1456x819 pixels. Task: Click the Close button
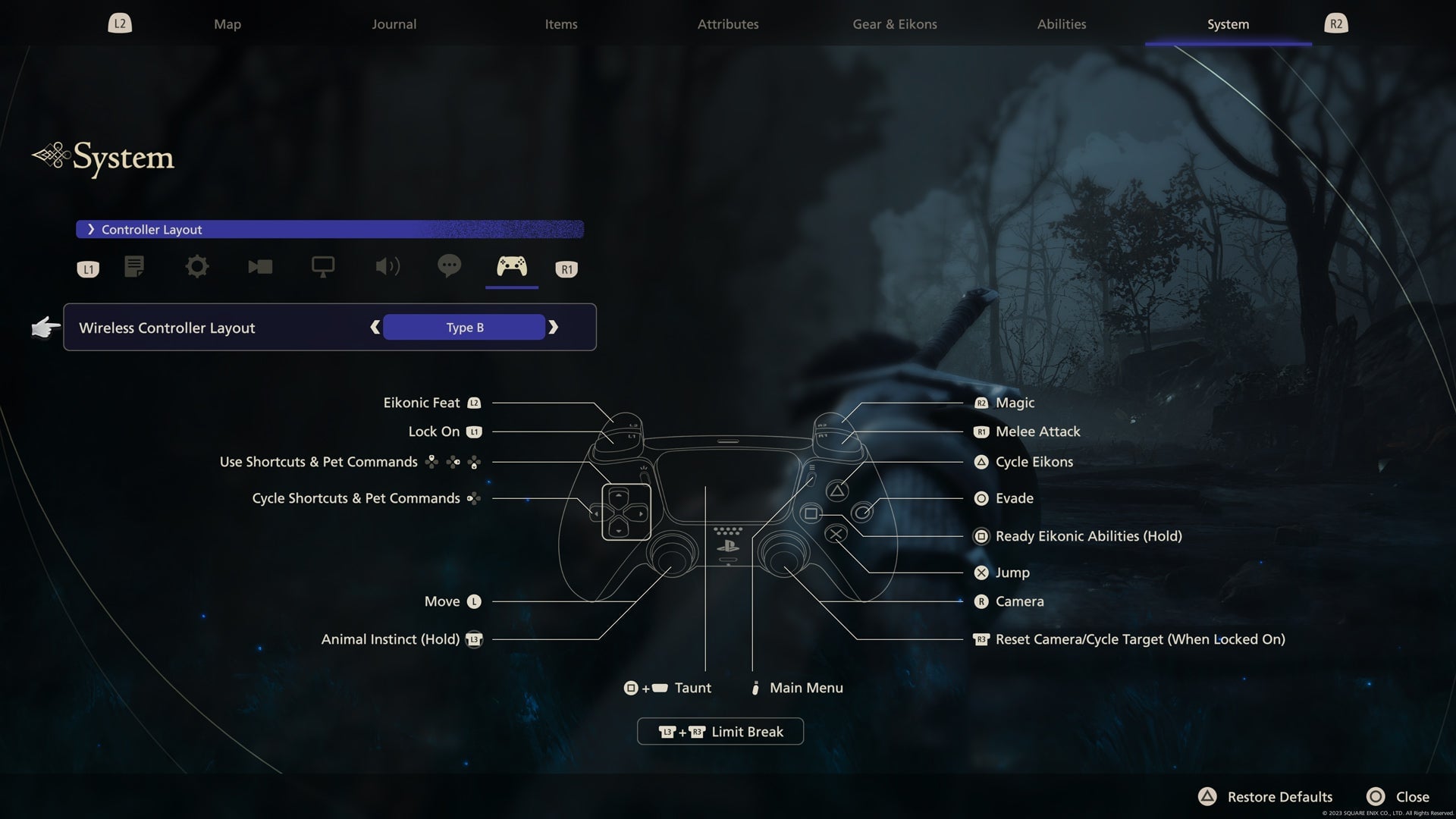(x=1412, y=797)
